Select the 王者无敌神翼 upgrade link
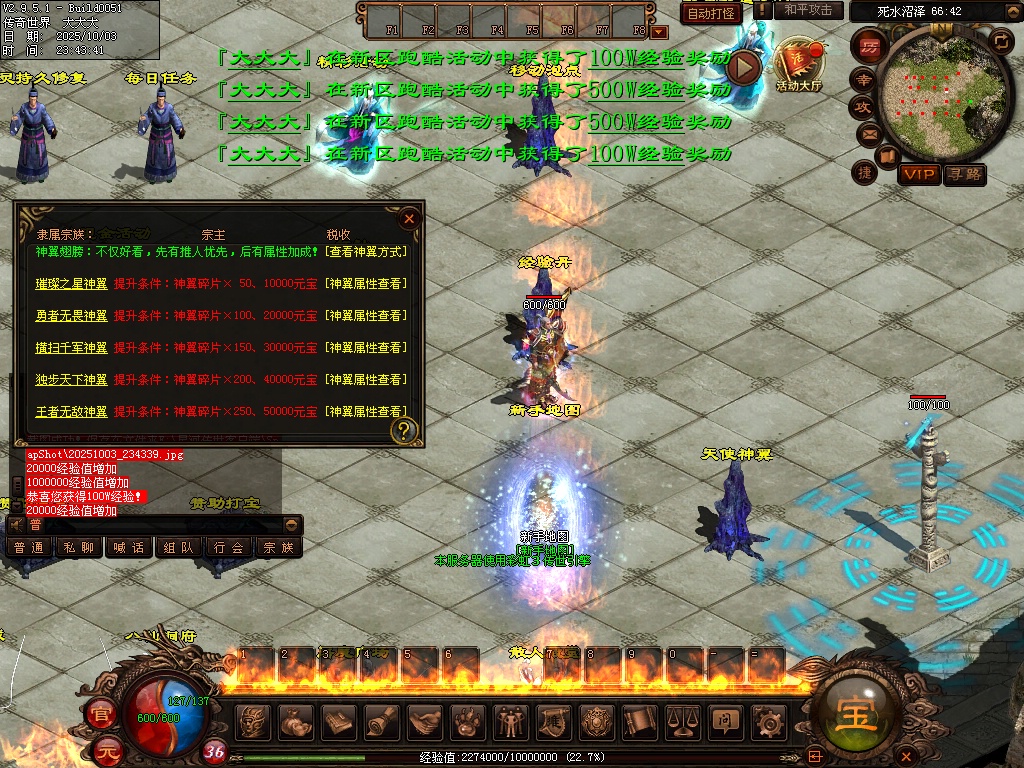The image size is (1024, 768). pos(71,412)
